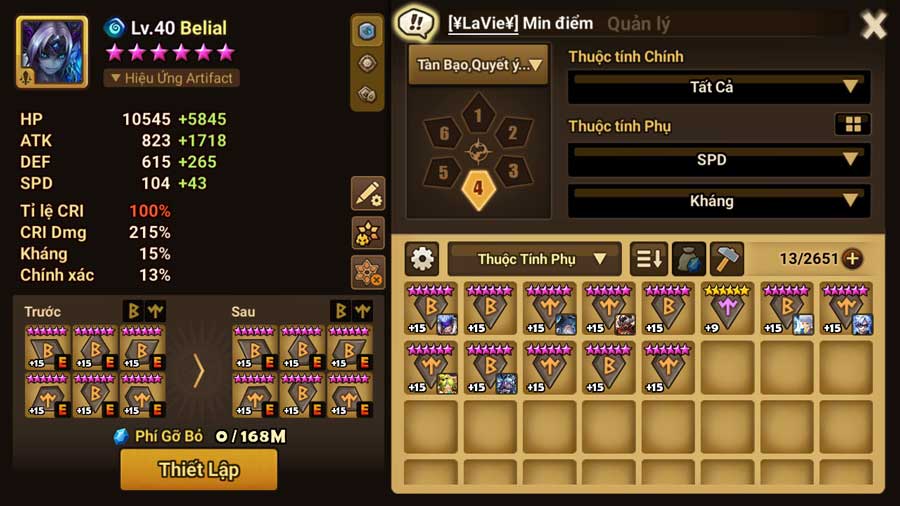Screen dimensions: 900x506
Task: Expand the Hiệu Ứng Artifact dropdown
Action: click(x=171, y=78)
